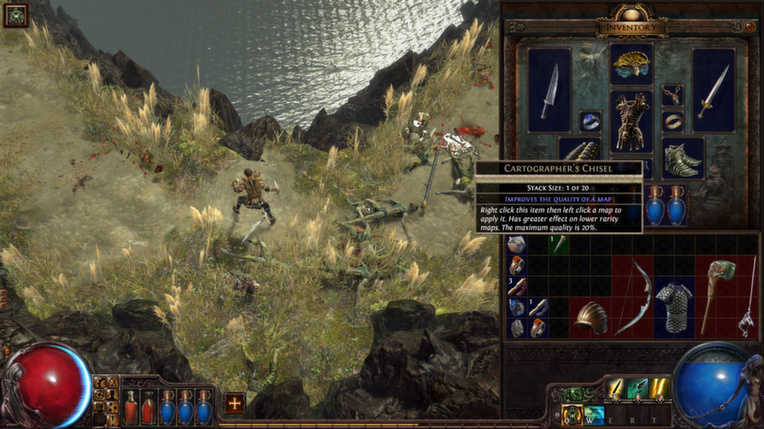Screen dimensions: 764x429
Task: Select the bronze helmet in the backpack
Action: click(590, 316)
